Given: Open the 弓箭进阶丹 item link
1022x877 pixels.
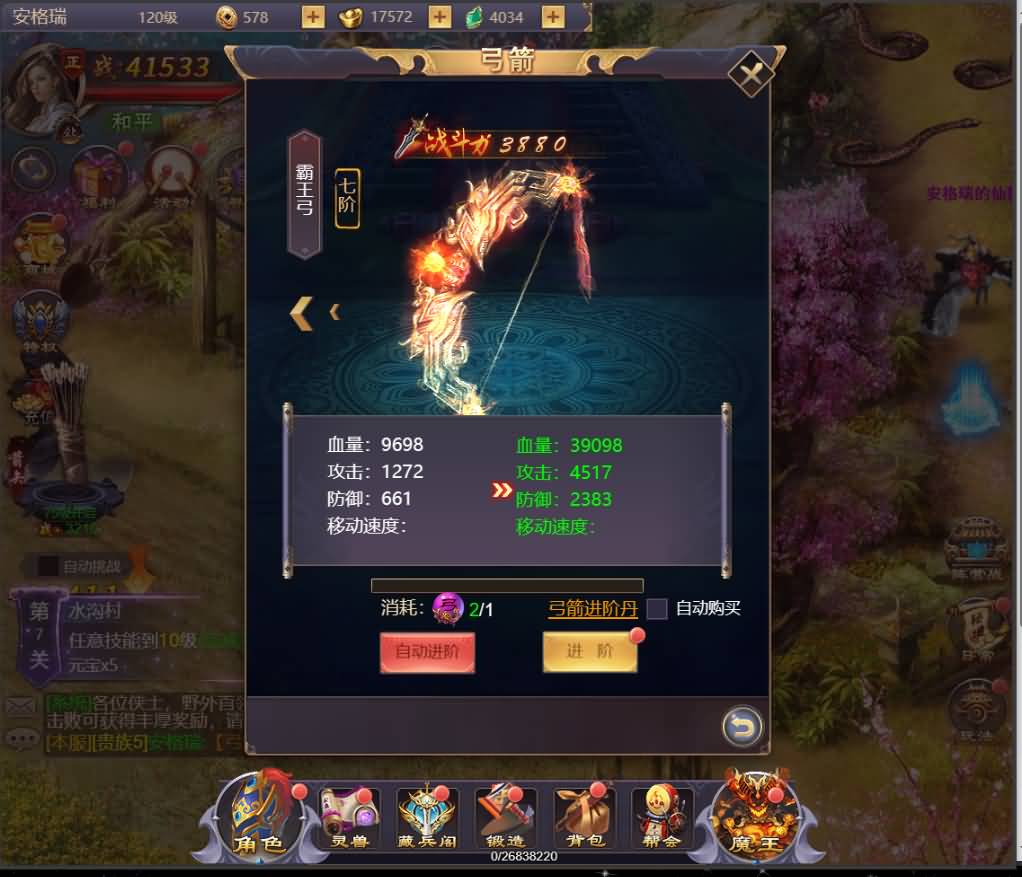Looking at the screenshot, I should [592, 608].
